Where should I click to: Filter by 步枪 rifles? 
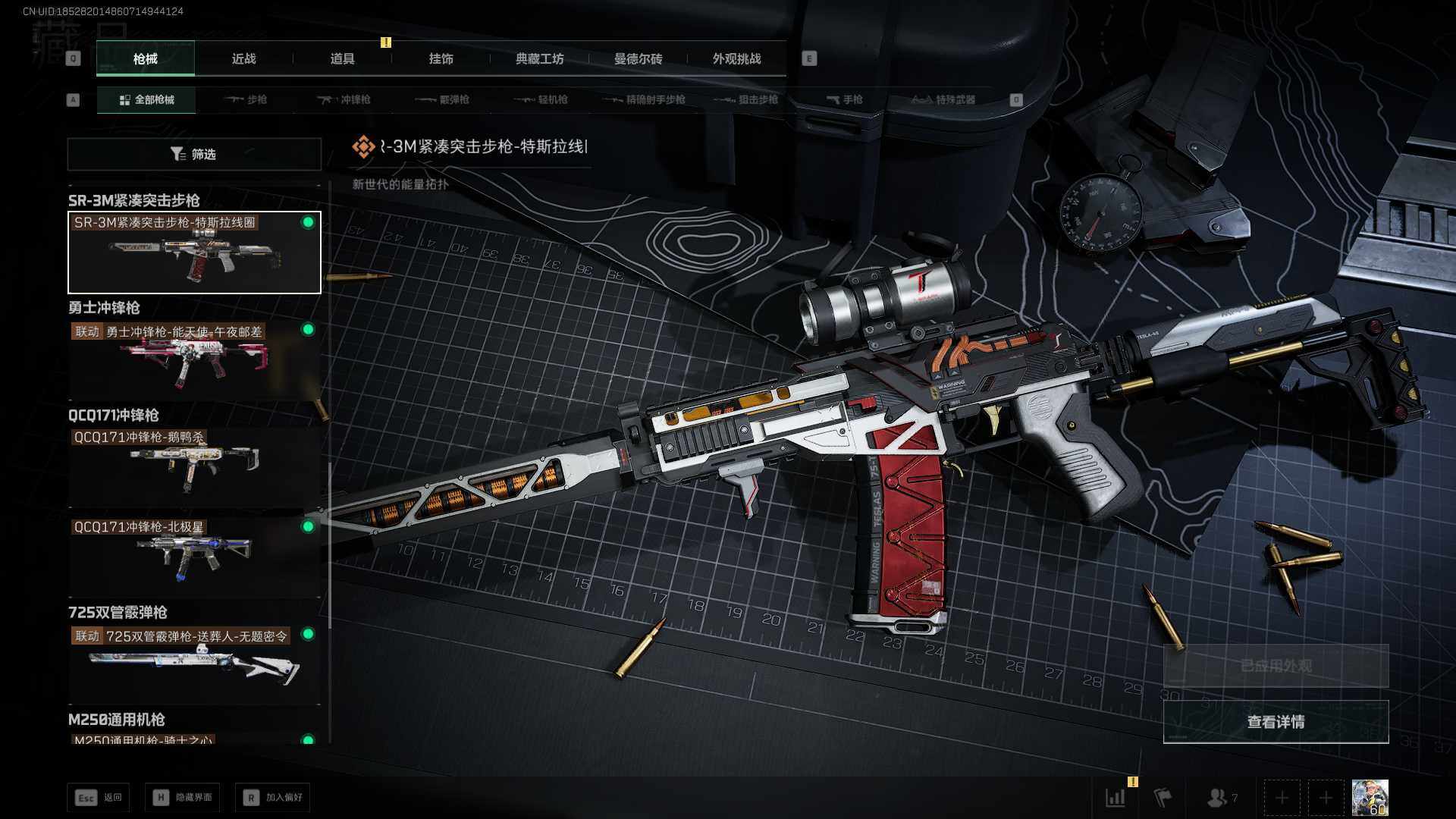pyautogui.click(x=246, y=99)
